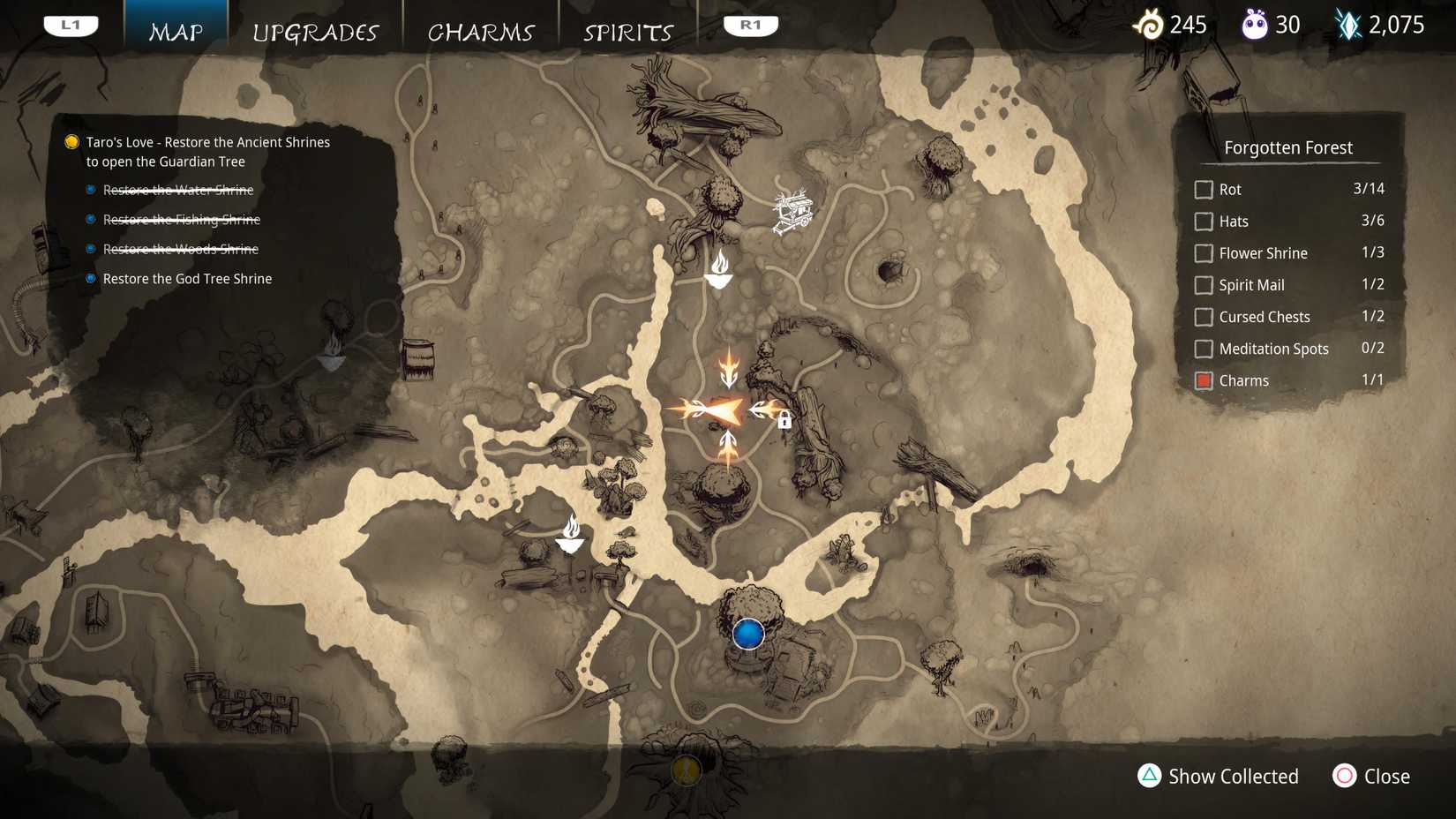Click the locked area padlock icon on the map

click(785, 422)
